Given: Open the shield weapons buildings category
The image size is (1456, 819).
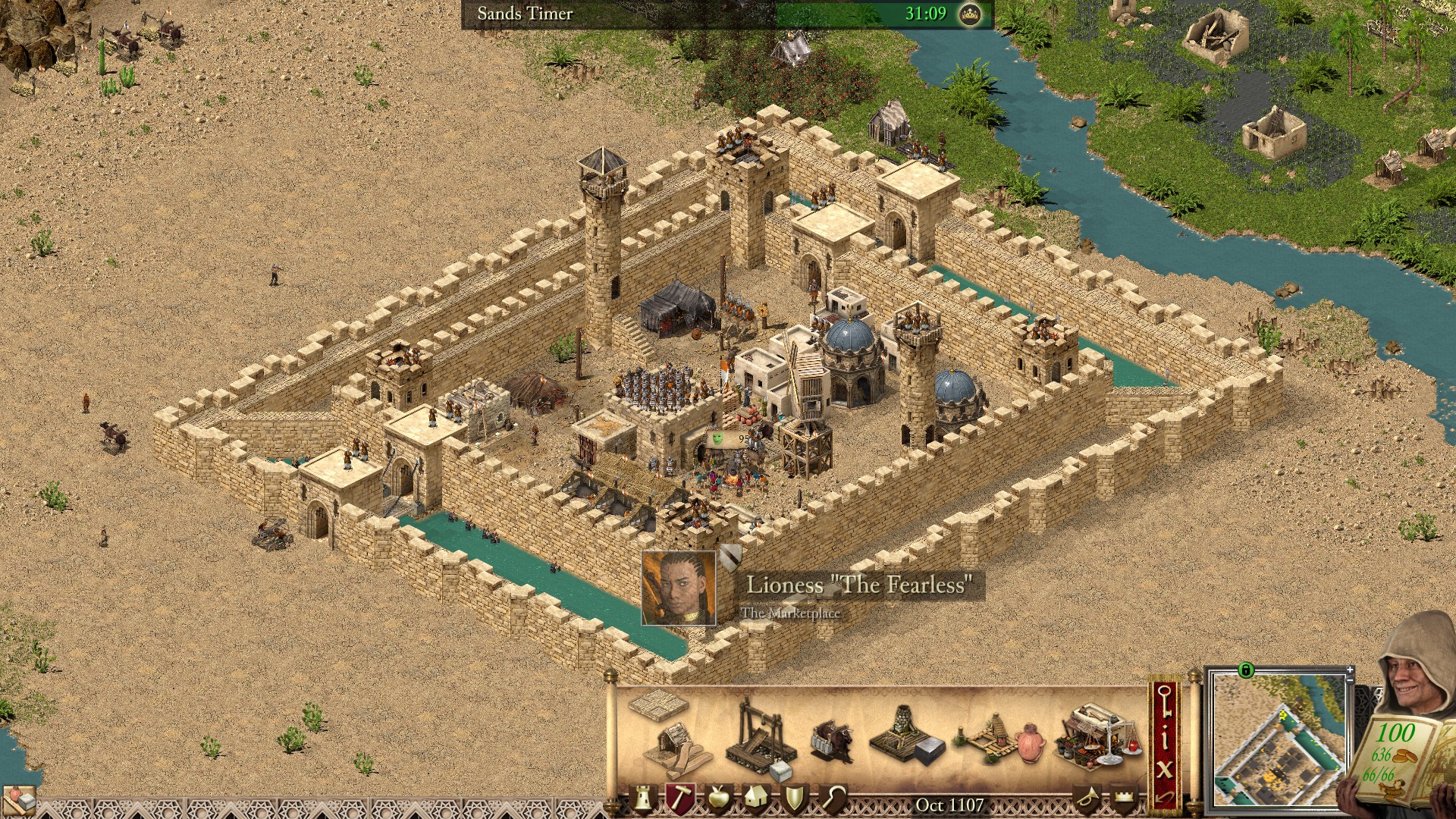Looking at the screenshot, I should point(794,798).
